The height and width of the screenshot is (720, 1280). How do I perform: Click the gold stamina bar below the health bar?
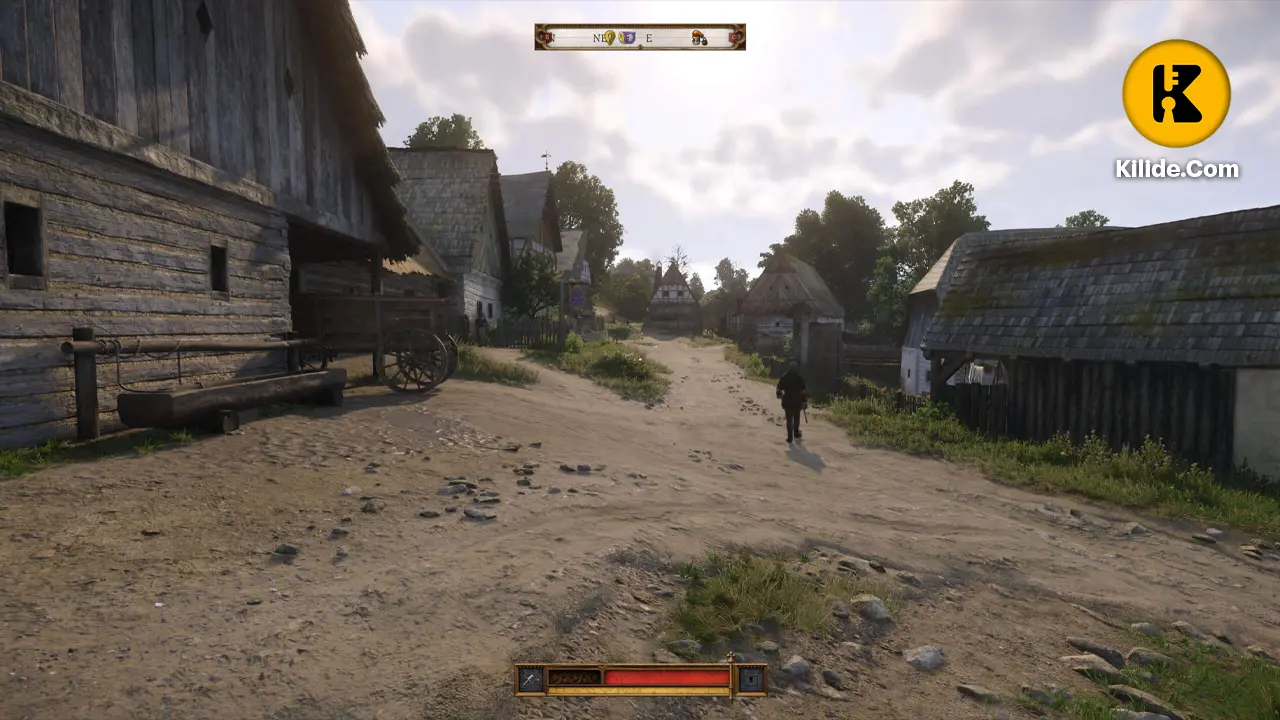coord(640,690)
